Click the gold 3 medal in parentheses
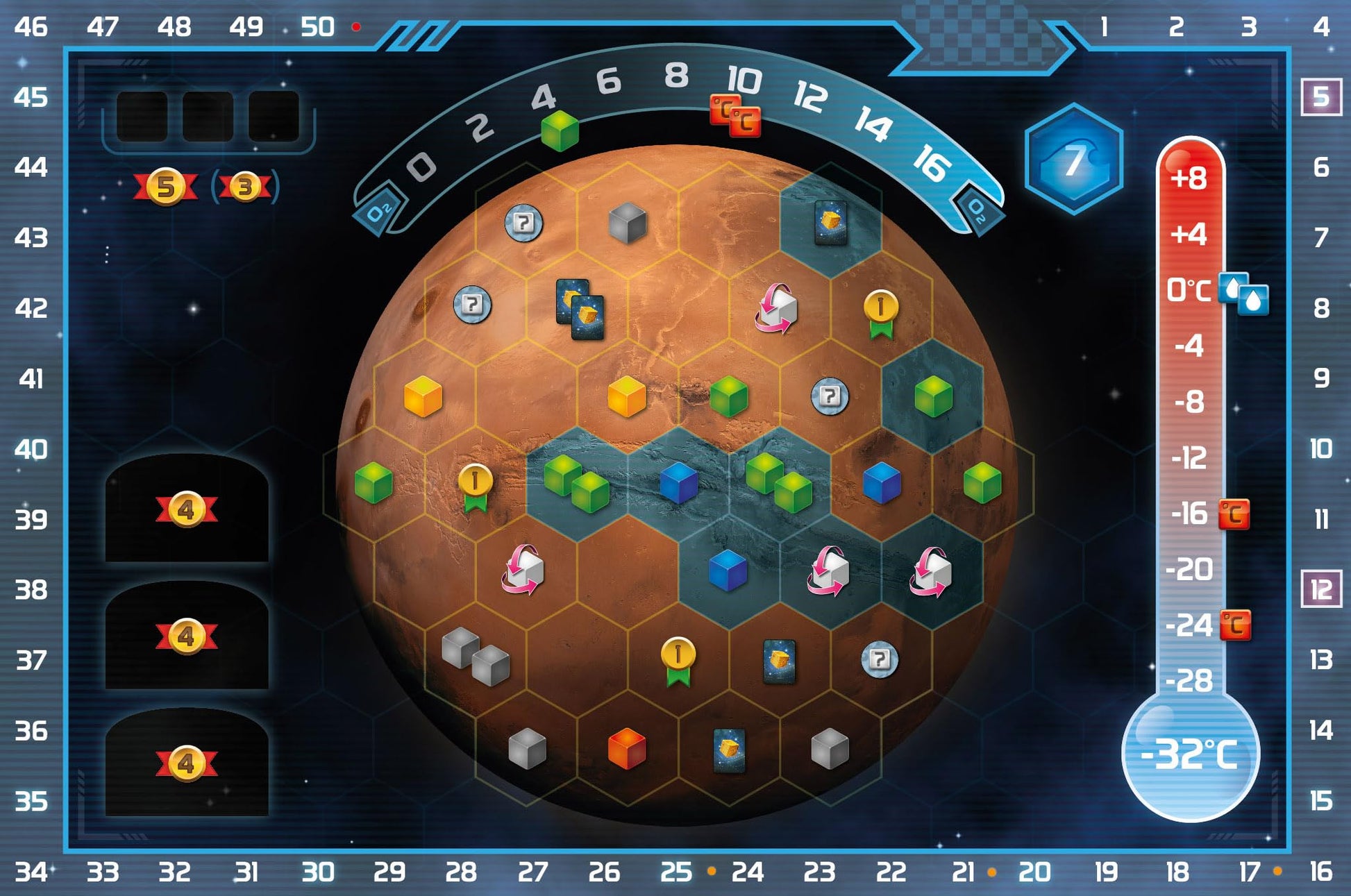Screen dimensions: 1351x896 click(244, 187)
